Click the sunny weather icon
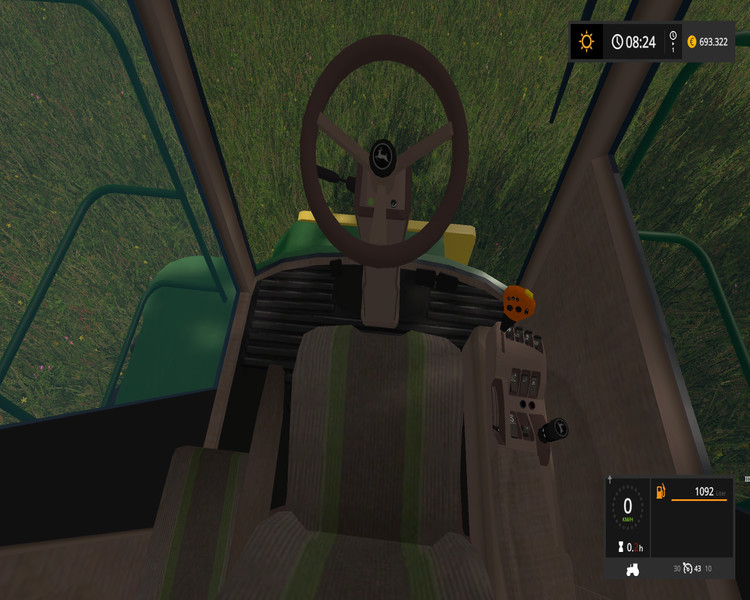Image resolution: width=750 pixels, height=600 pixels. coord(586,42)
